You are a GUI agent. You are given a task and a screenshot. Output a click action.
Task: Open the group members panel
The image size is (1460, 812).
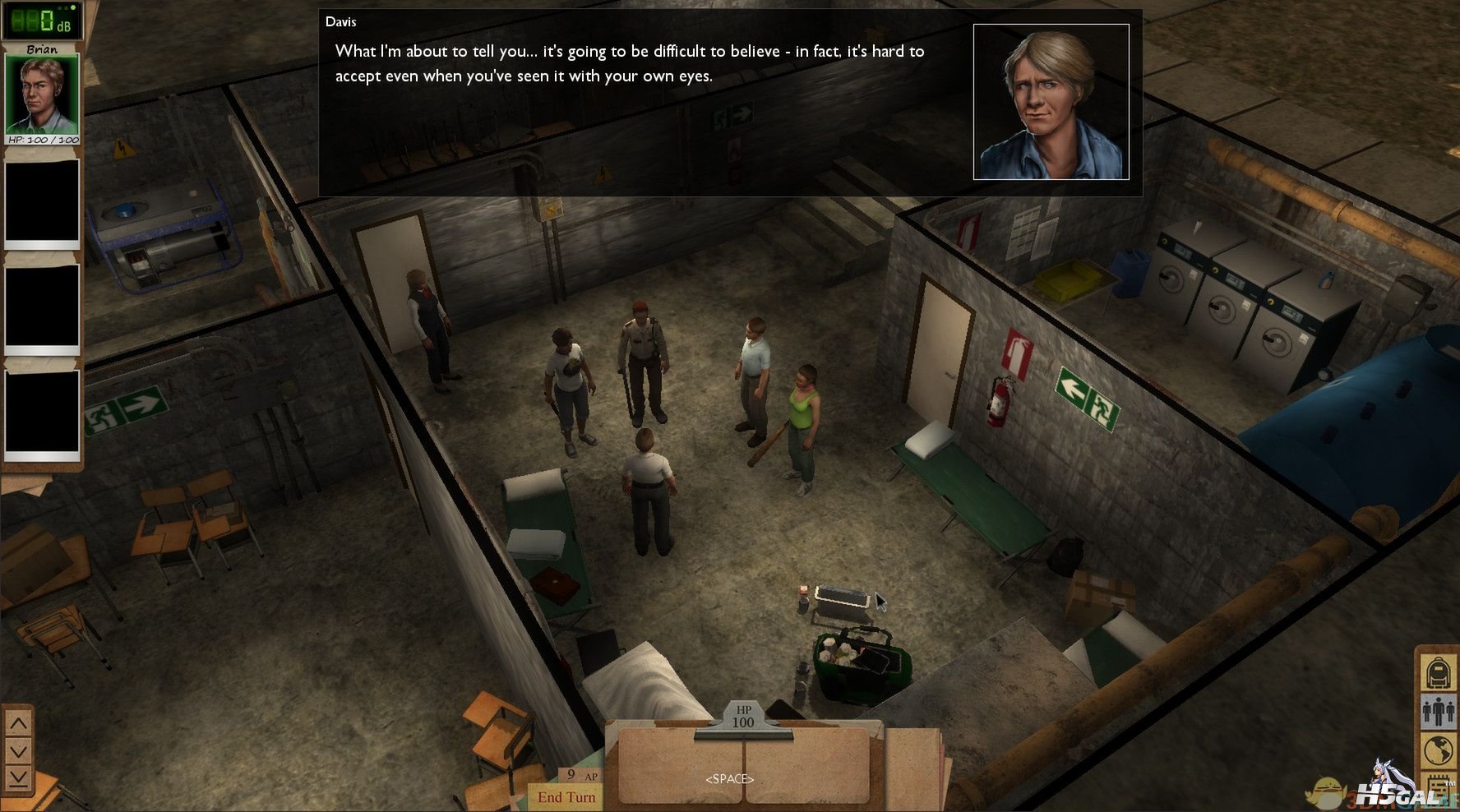click(x=1438, y=712)
